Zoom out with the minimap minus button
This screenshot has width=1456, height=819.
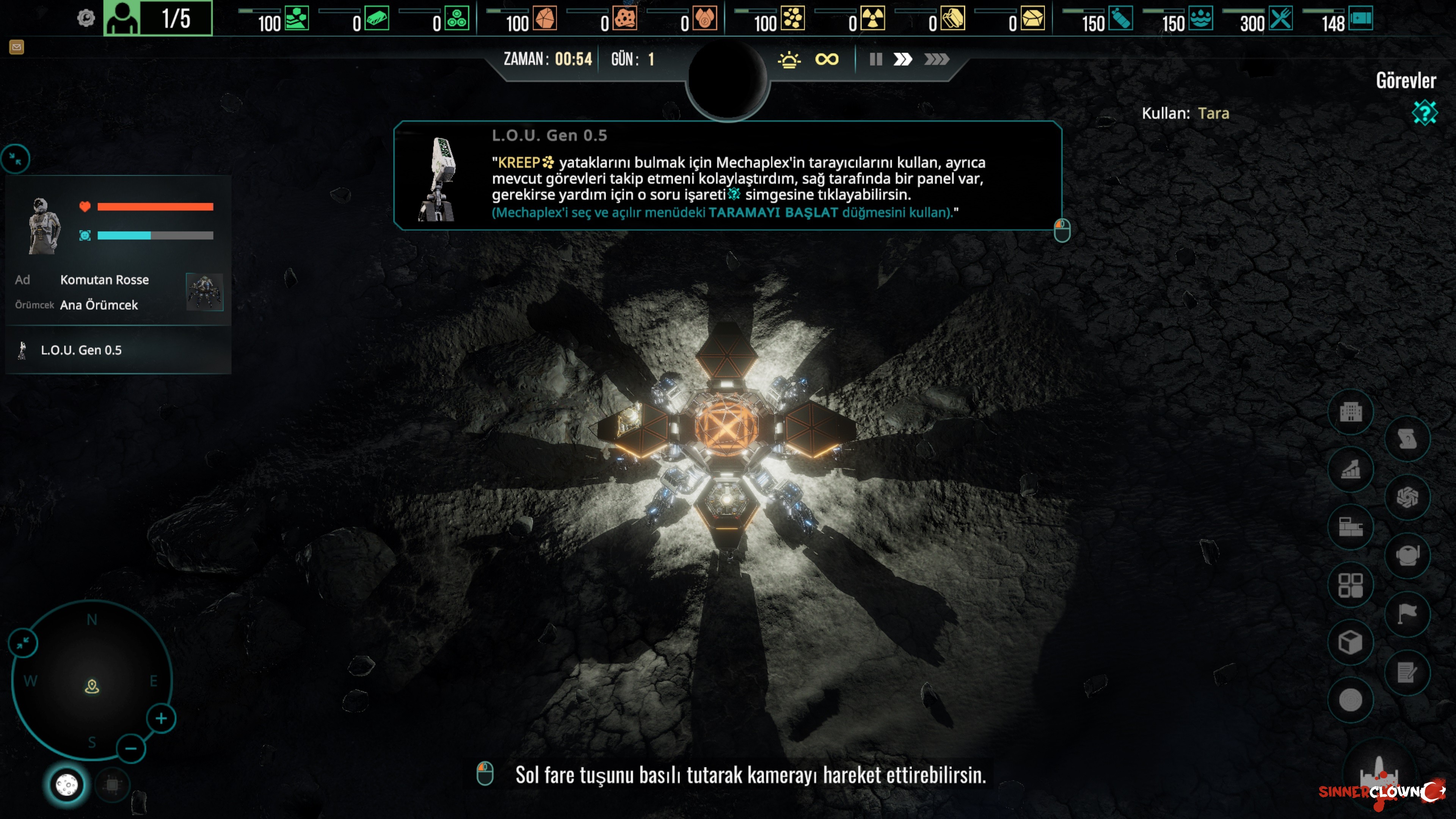(x=130, y=749)
